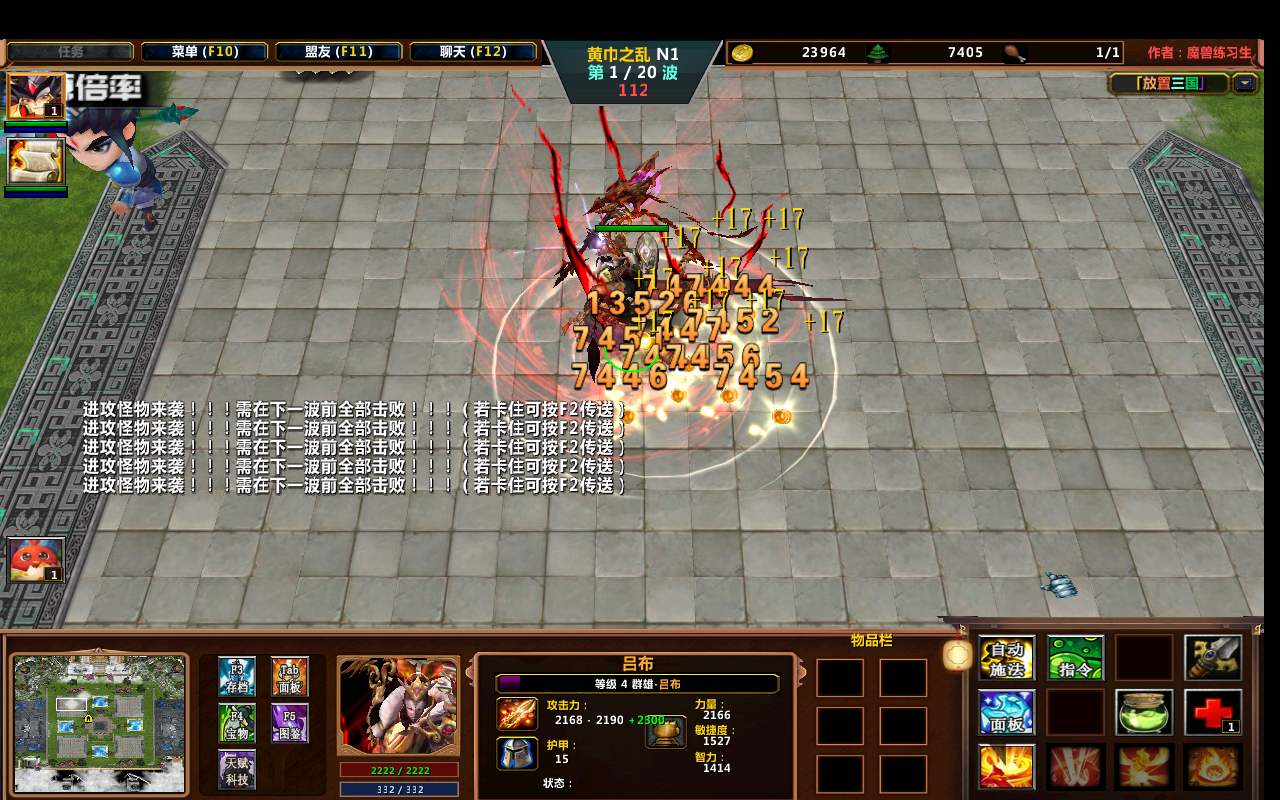Open the 菜单 (F10) menu

pyautogui.click(x=204, y=52)
